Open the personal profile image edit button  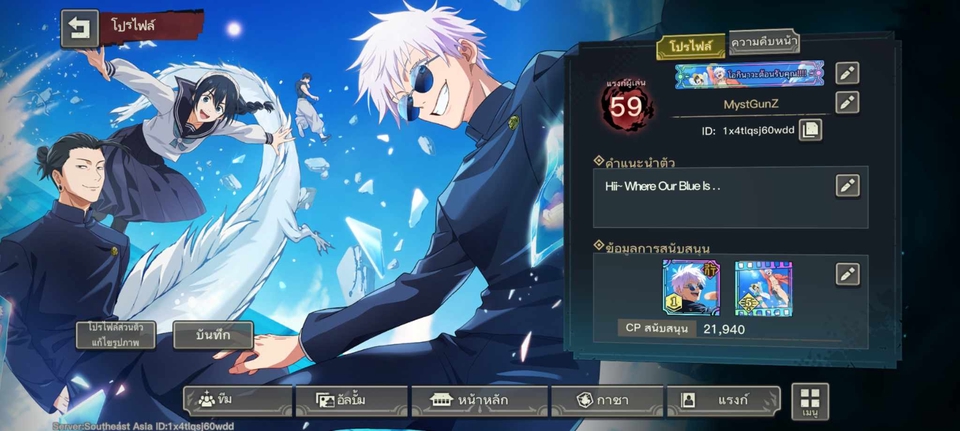click(113, 335)
